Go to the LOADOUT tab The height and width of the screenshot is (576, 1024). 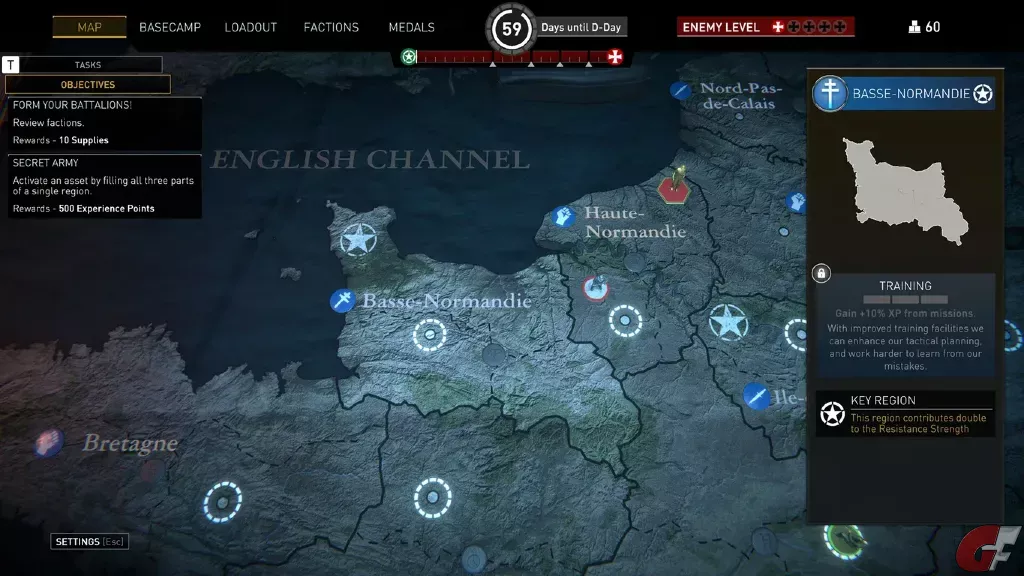250,27
